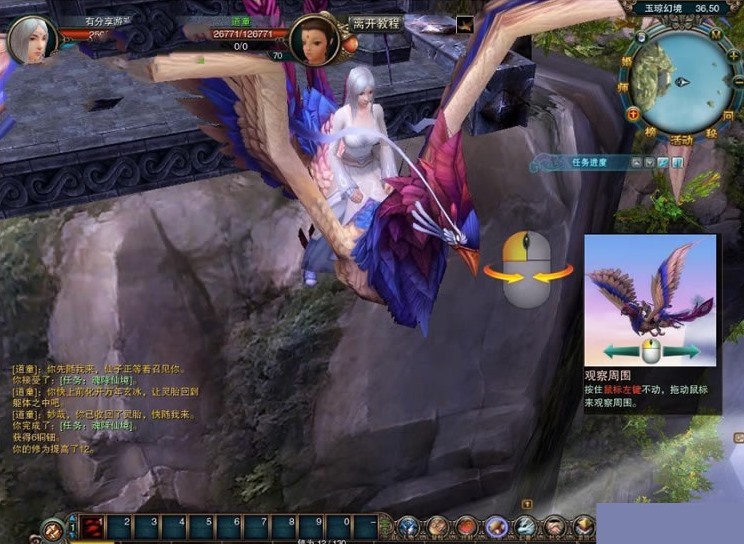The width and height of the screenshot is (744, 544).
Task: Open the 婚 marriage button
Action: click(628, 62)
